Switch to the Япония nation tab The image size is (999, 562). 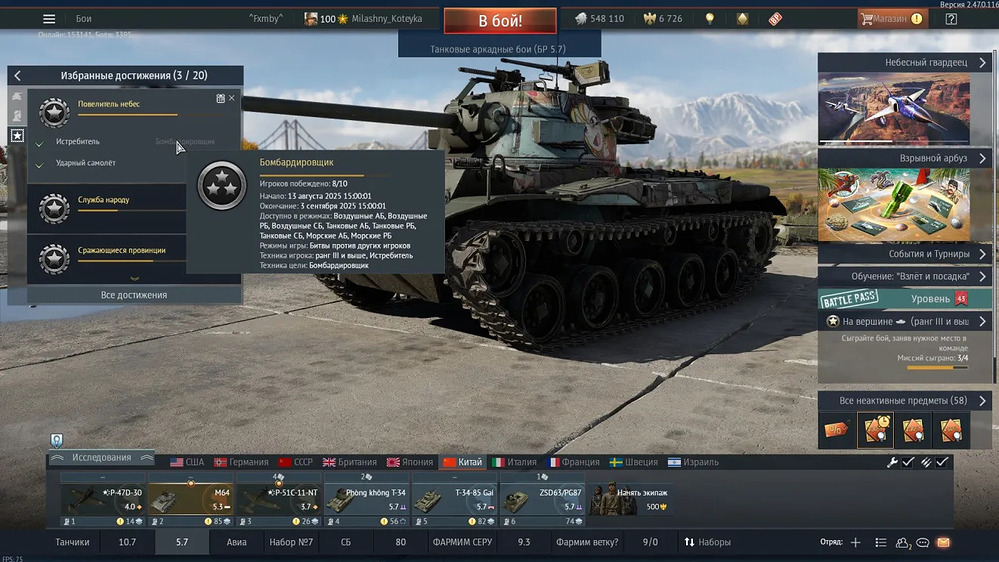tap(409, 462)
